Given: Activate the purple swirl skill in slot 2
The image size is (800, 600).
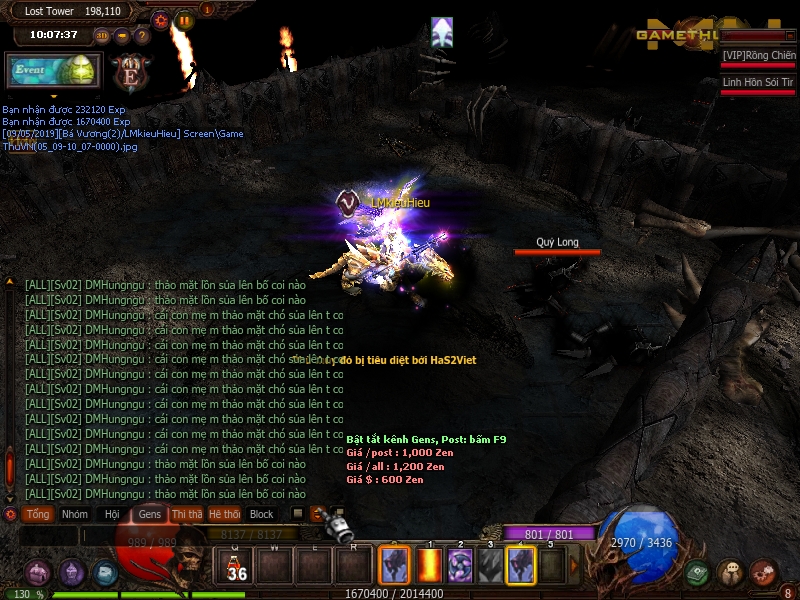Looking at the screenshot, I should click(460, 566).
